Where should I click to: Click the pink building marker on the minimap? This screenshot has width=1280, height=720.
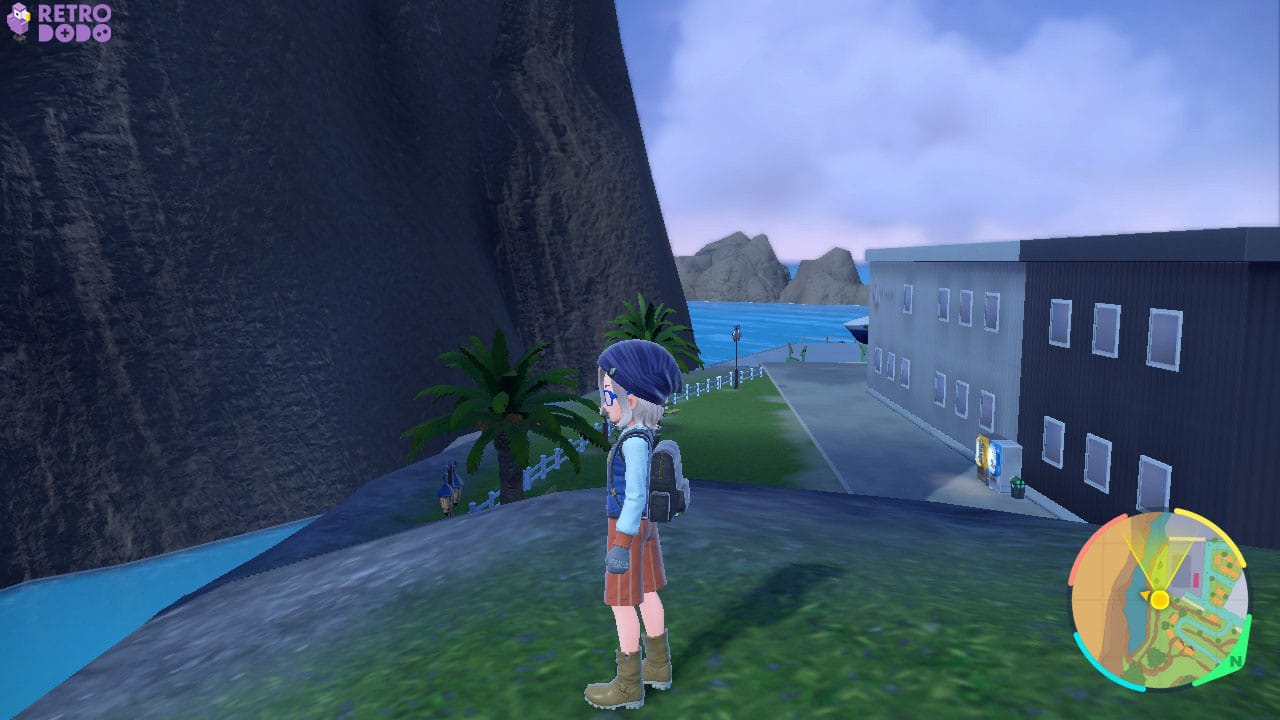[x=1196, y=578]
